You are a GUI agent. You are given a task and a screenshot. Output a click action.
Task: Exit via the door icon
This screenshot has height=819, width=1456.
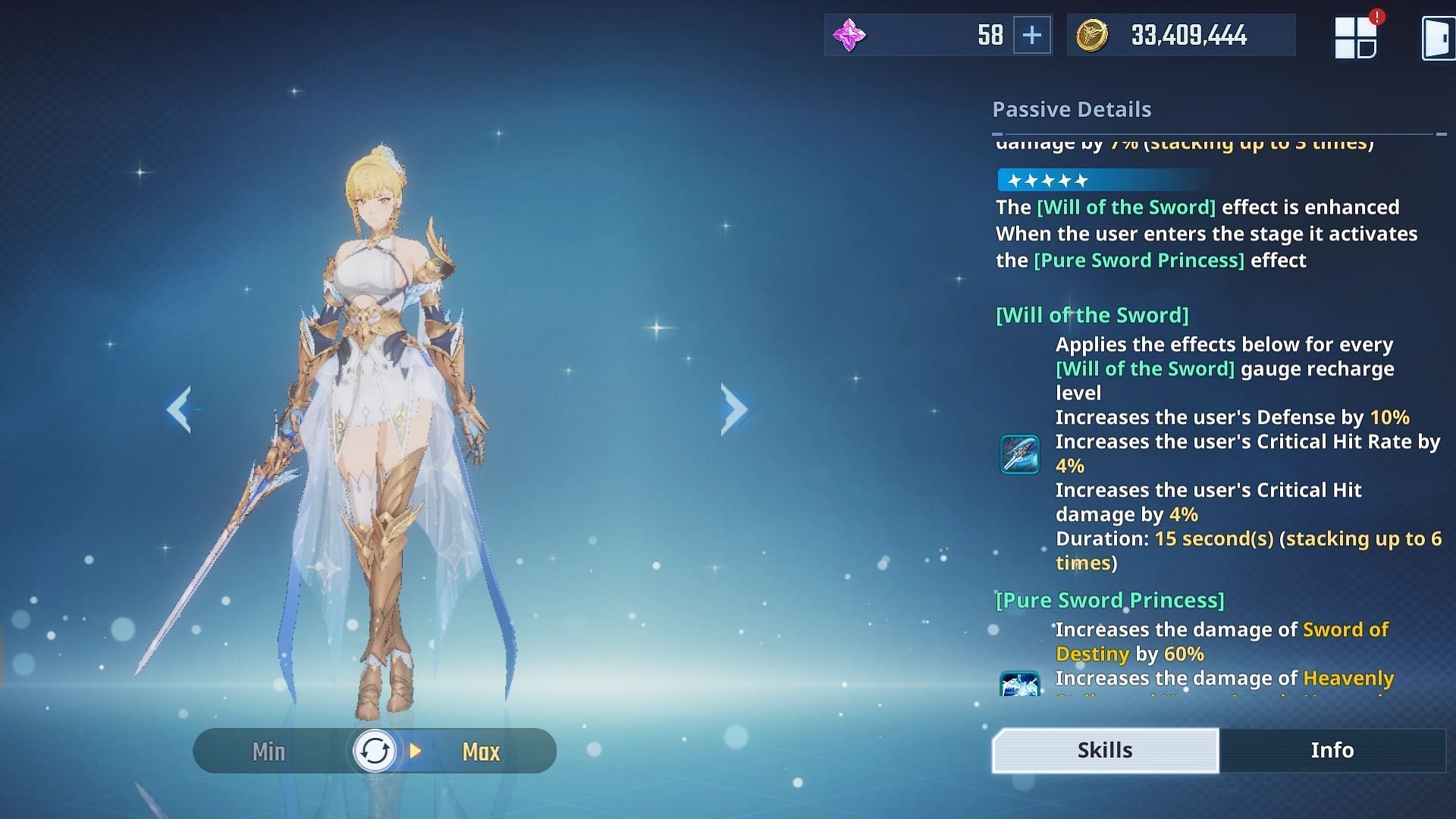1437,38
